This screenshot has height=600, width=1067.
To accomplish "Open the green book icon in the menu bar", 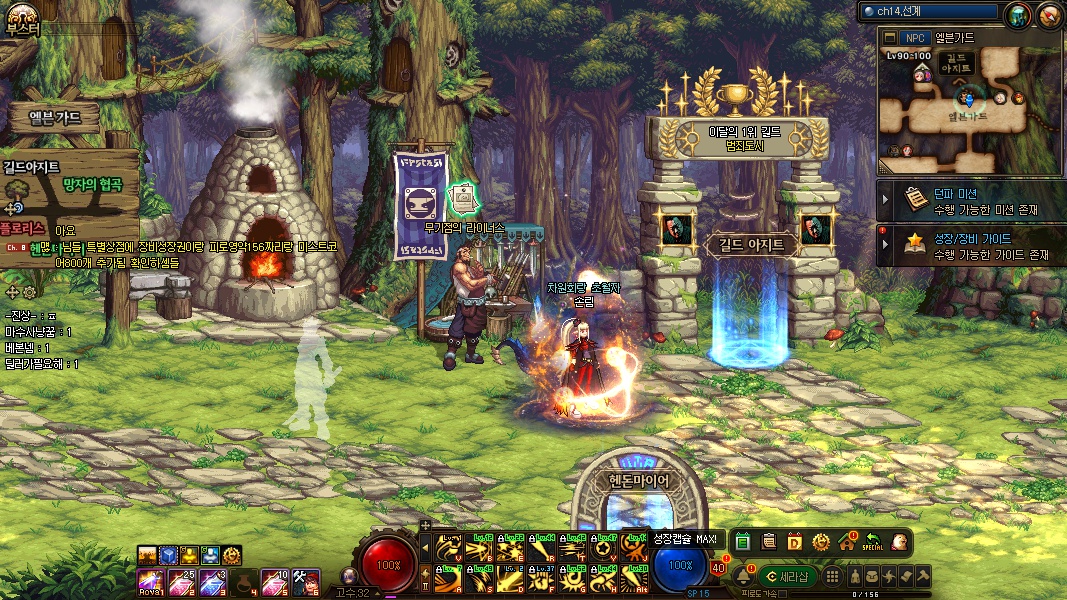I will tap(743, 542).
